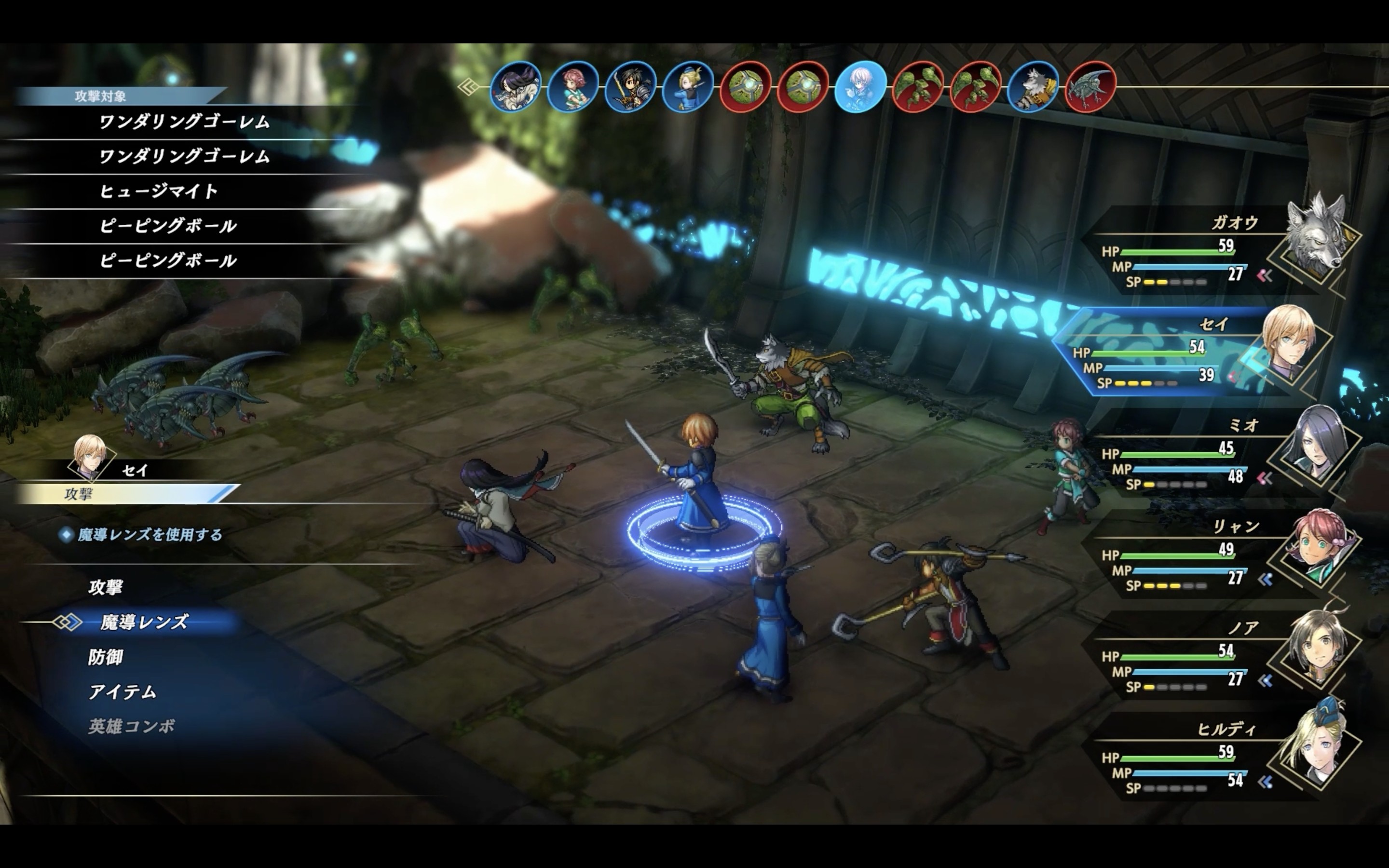Viewport: 1389px width, 868px height.
Task: Choose the 魔導レンズ command
Action: coord(144,622)
